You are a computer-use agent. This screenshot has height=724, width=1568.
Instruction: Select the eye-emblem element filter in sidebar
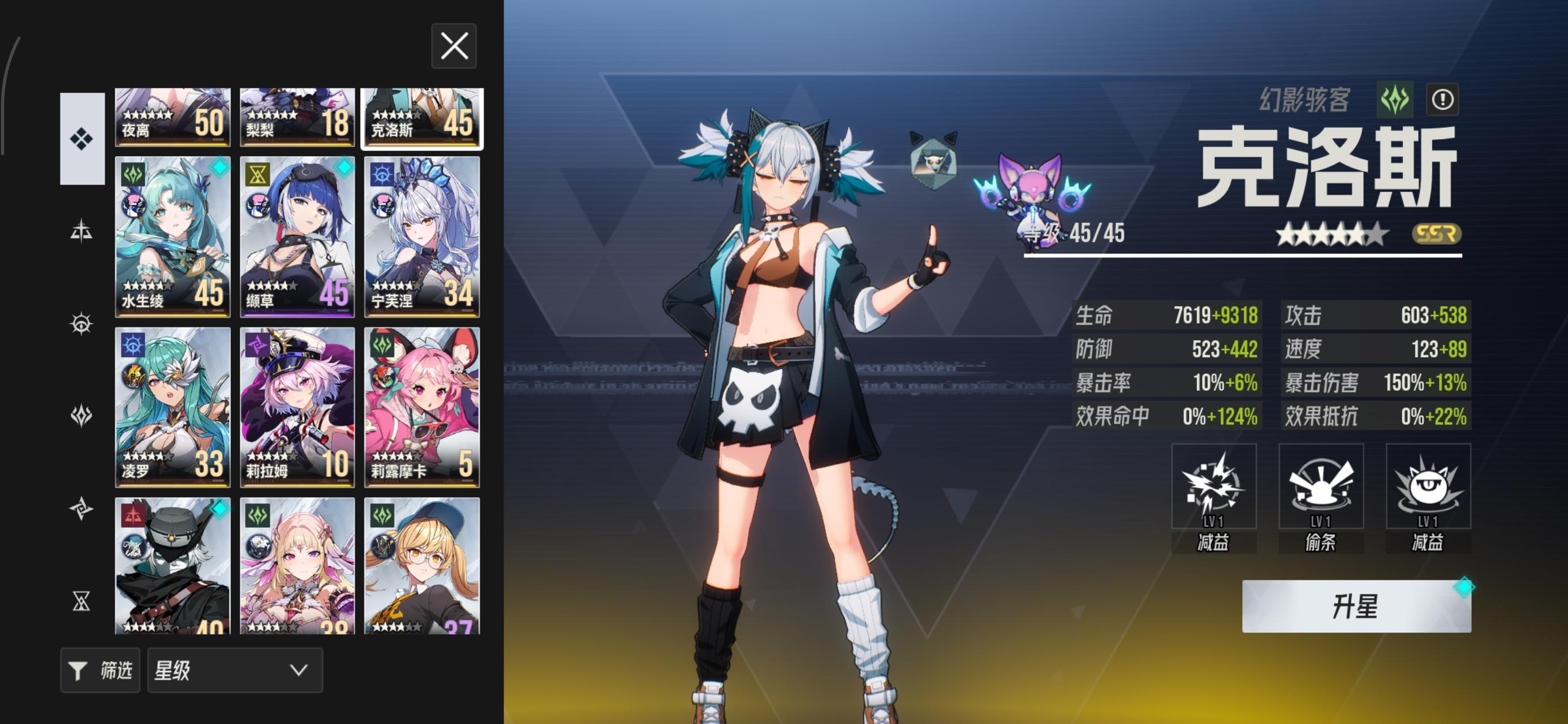coord(82,325)
